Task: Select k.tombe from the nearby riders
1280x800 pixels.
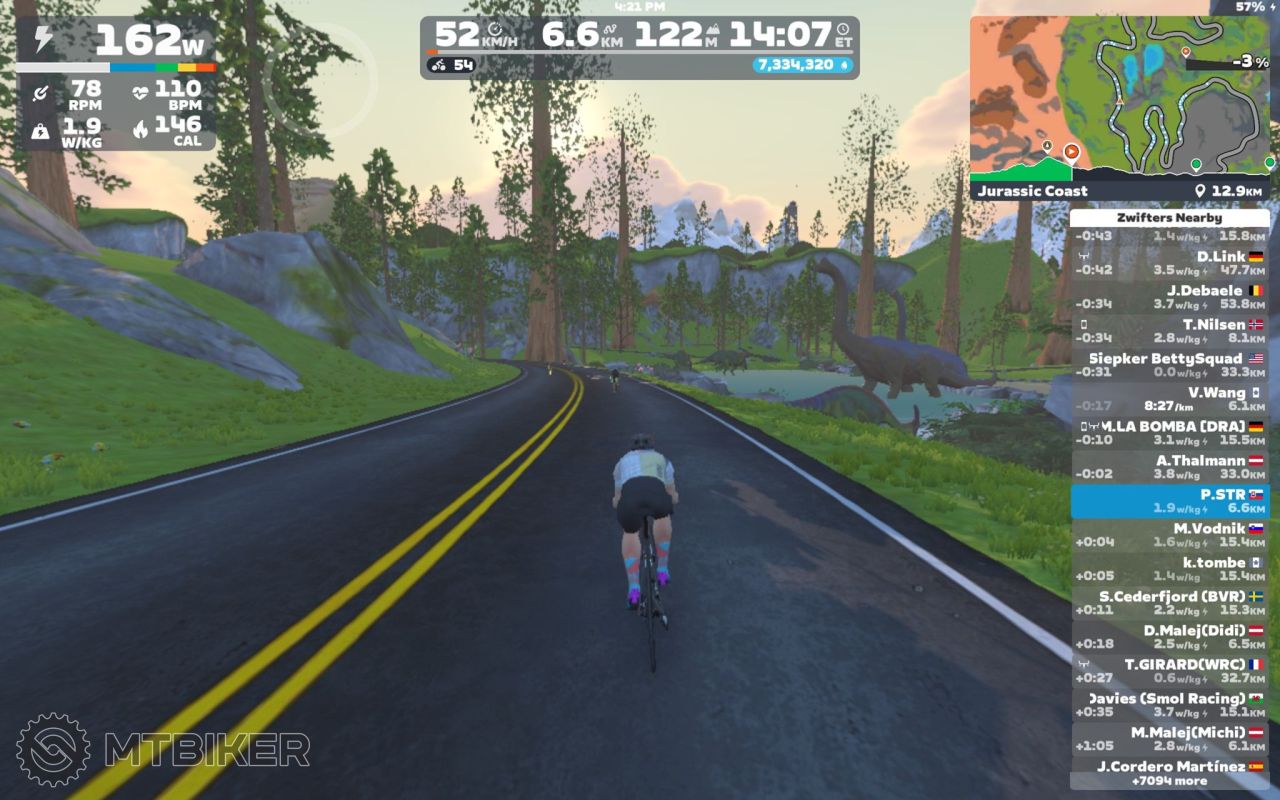Action: coord(1169,569)
